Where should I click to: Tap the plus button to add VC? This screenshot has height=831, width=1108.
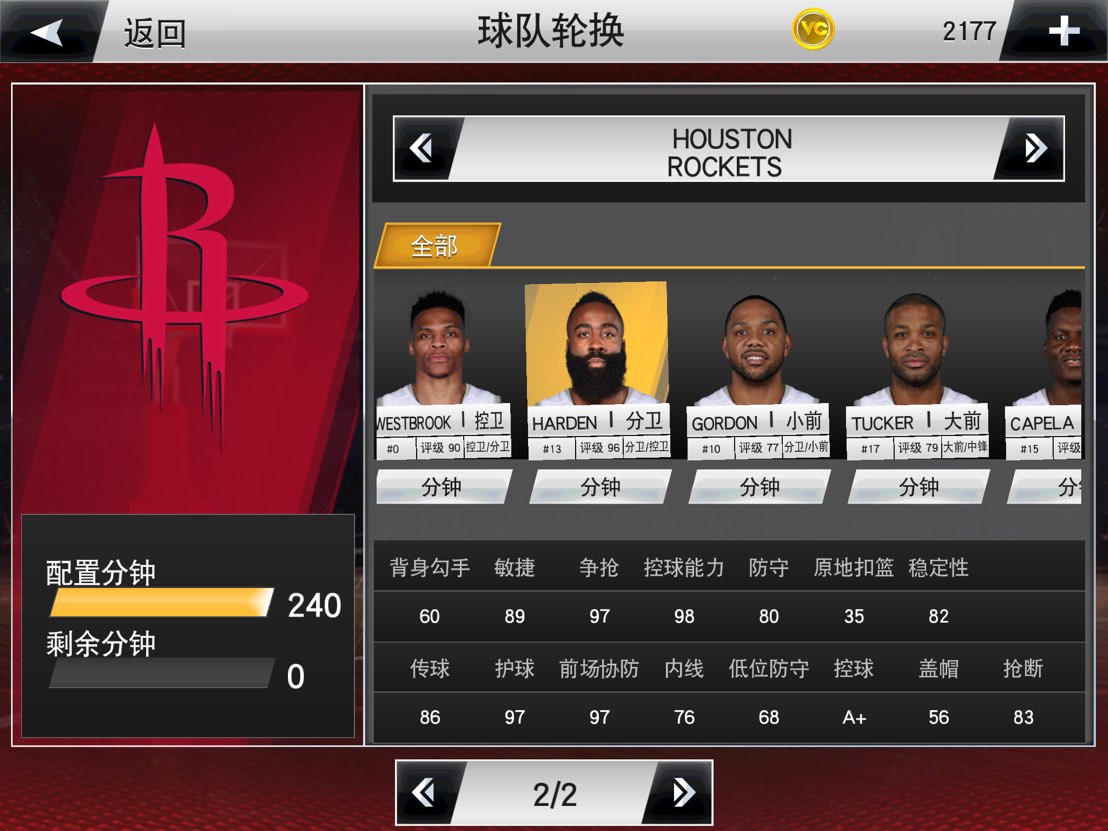click(x=1062, y=32)
